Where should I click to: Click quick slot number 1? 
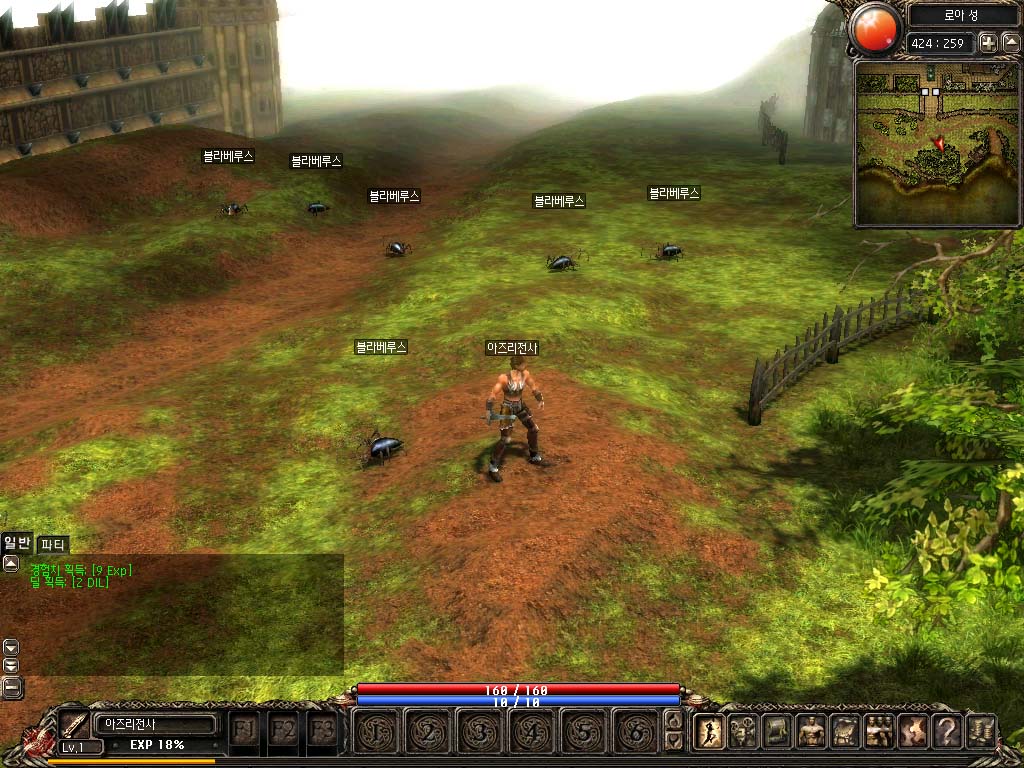pos(376,731)
